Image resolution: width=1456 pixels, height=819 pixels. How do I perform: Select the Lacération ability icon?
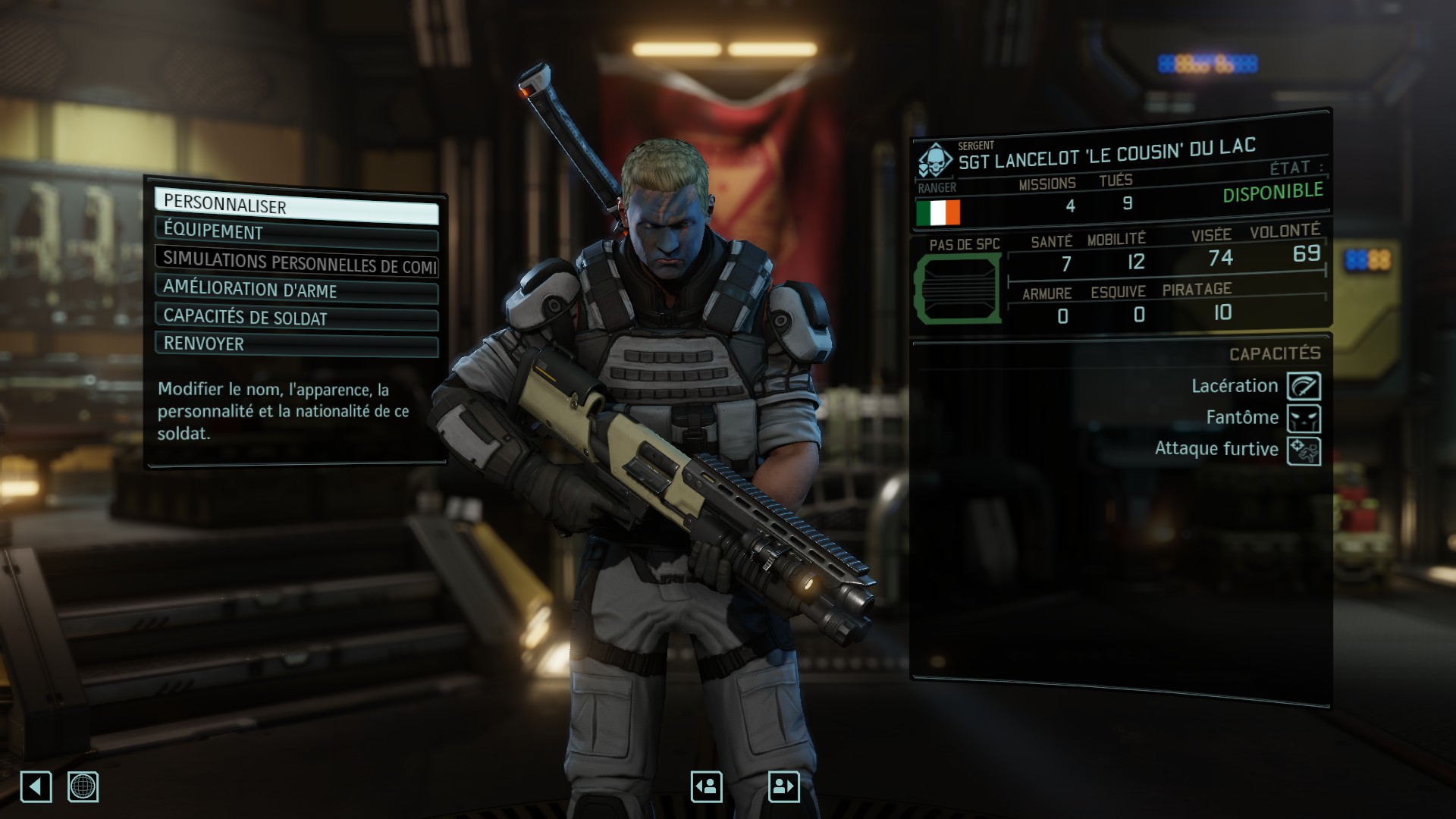pos(1304,386)
